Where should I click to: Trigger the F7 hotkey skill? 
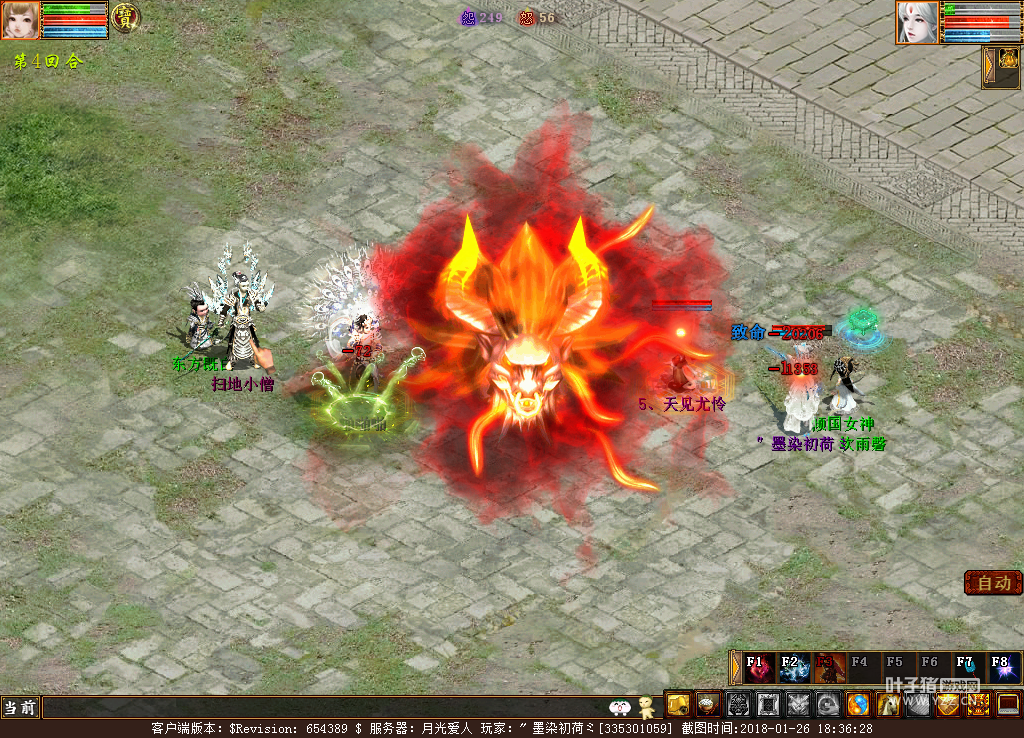tap(966, 667)
